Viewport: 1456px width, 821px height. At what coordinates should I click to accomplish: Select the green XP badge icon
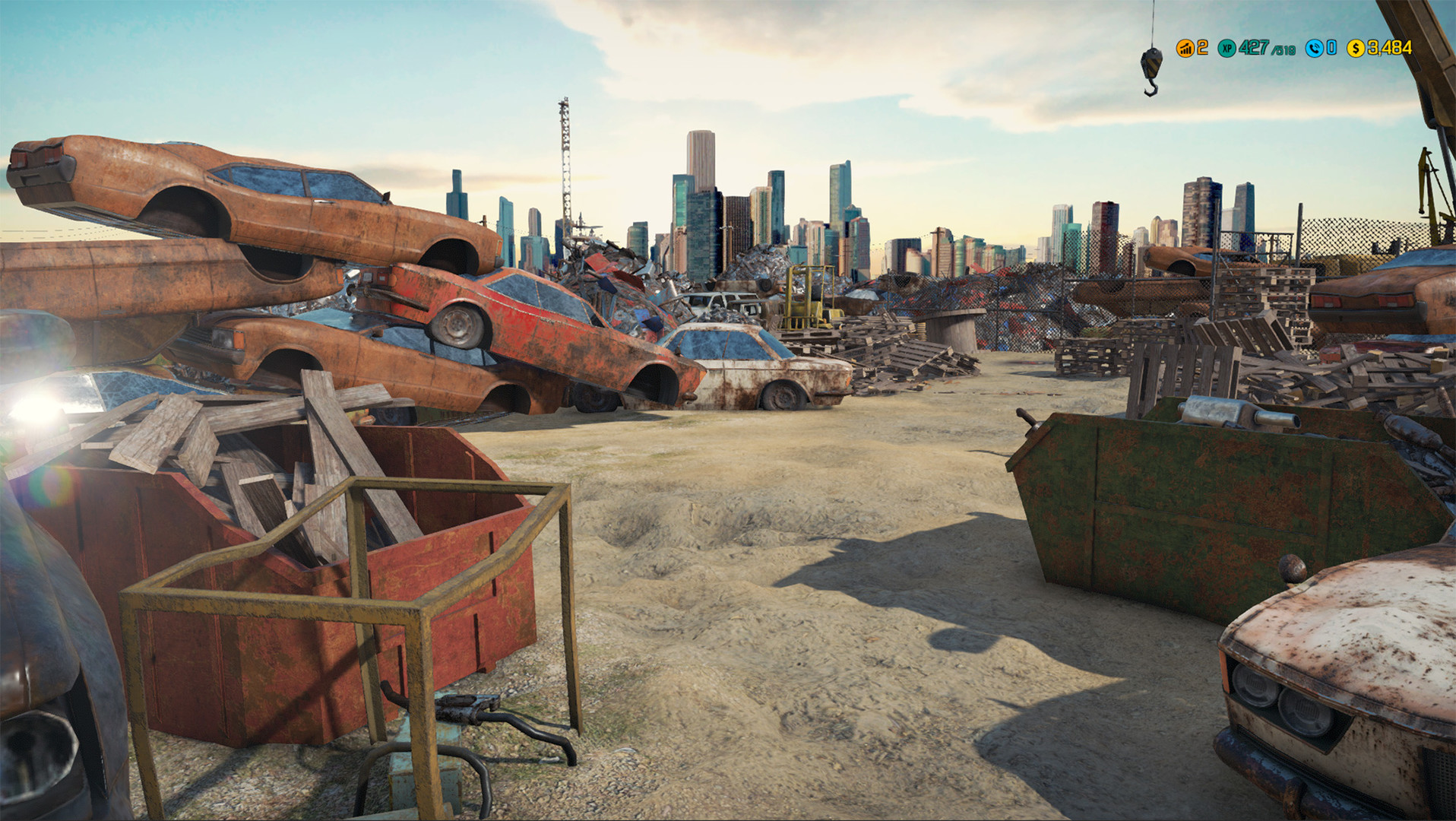point(1226,48)
